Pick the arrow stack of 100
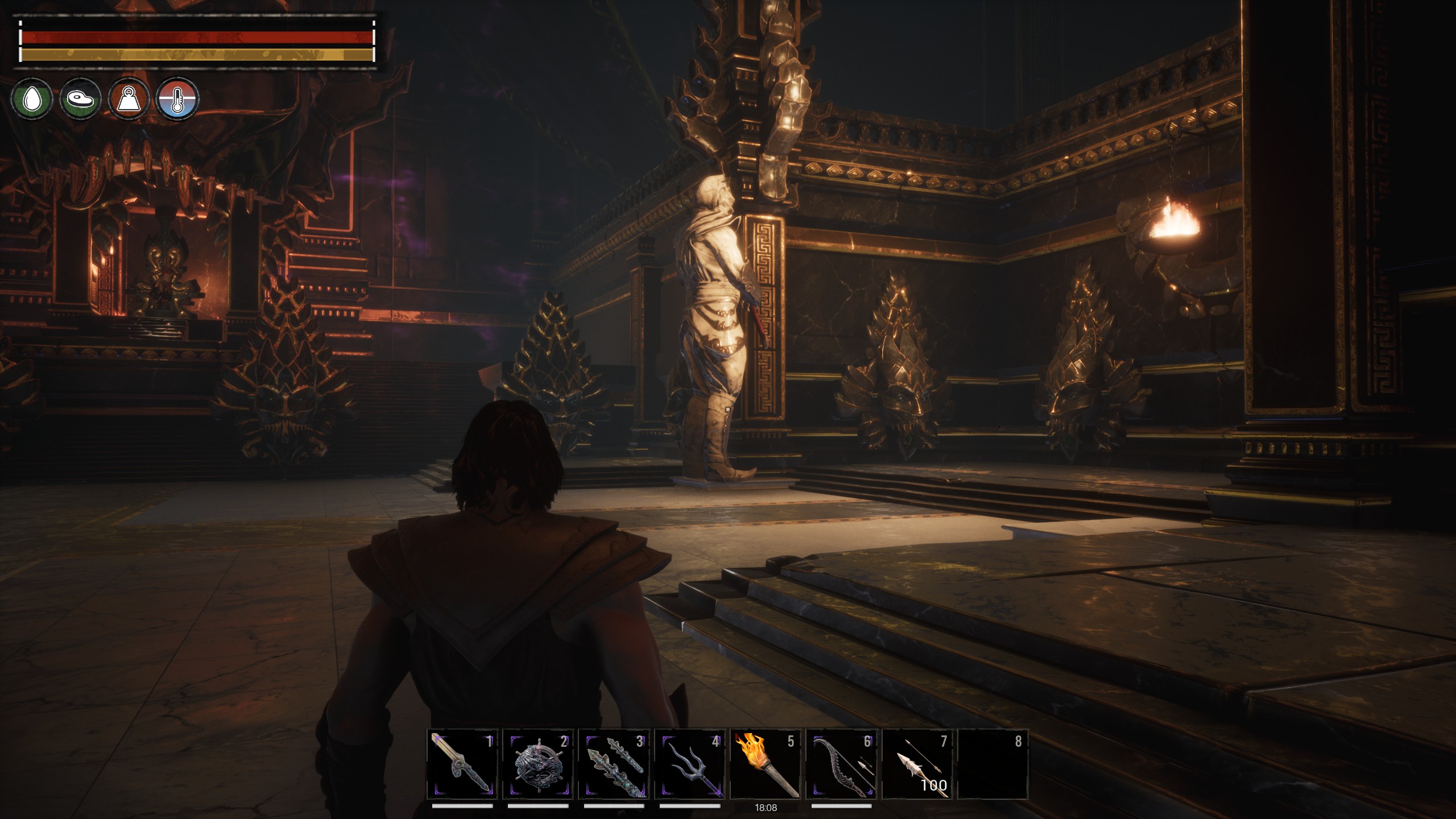 [917, 764]
